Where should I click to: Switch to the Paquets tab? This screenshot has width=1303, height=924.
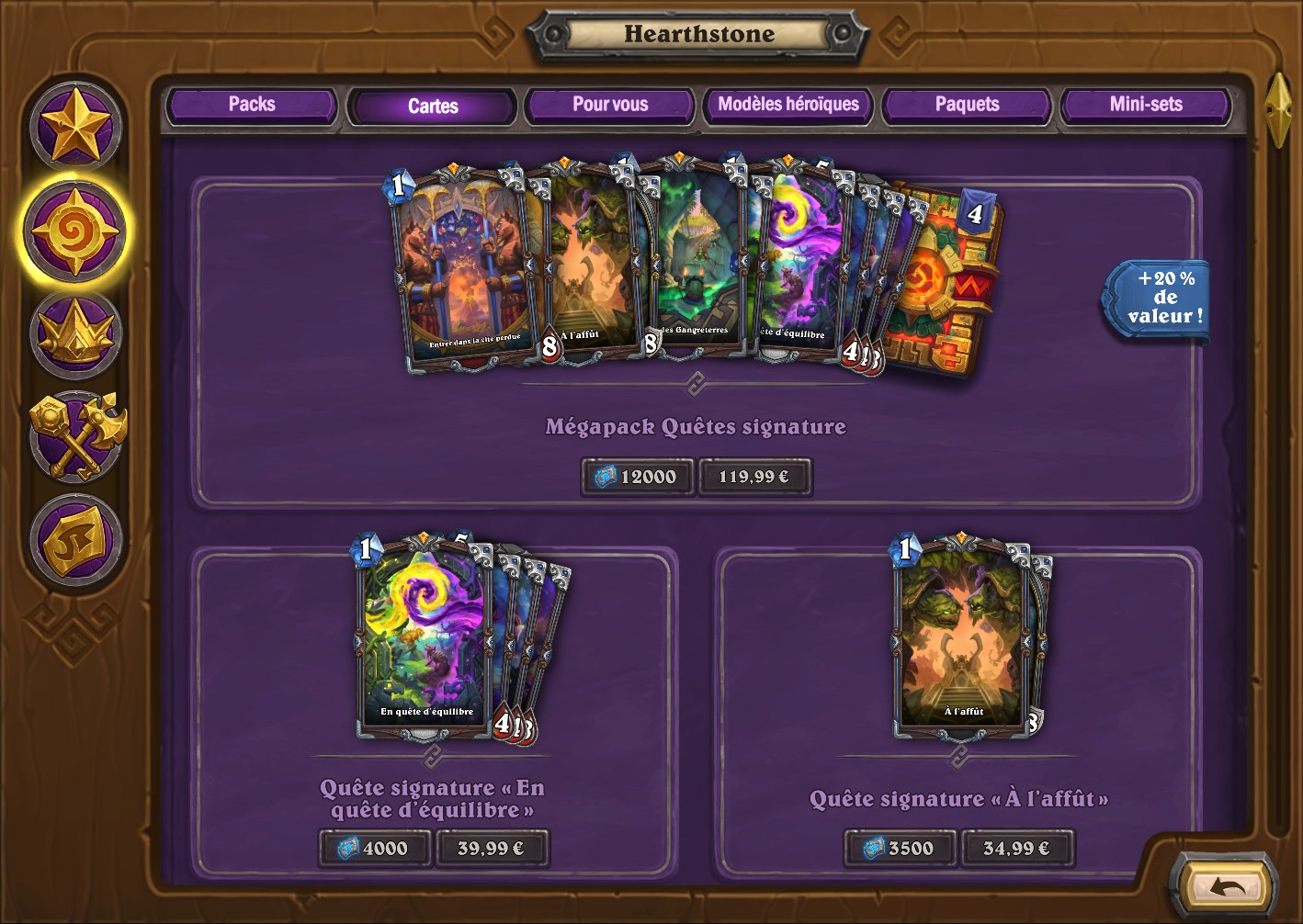coord(966,105)
